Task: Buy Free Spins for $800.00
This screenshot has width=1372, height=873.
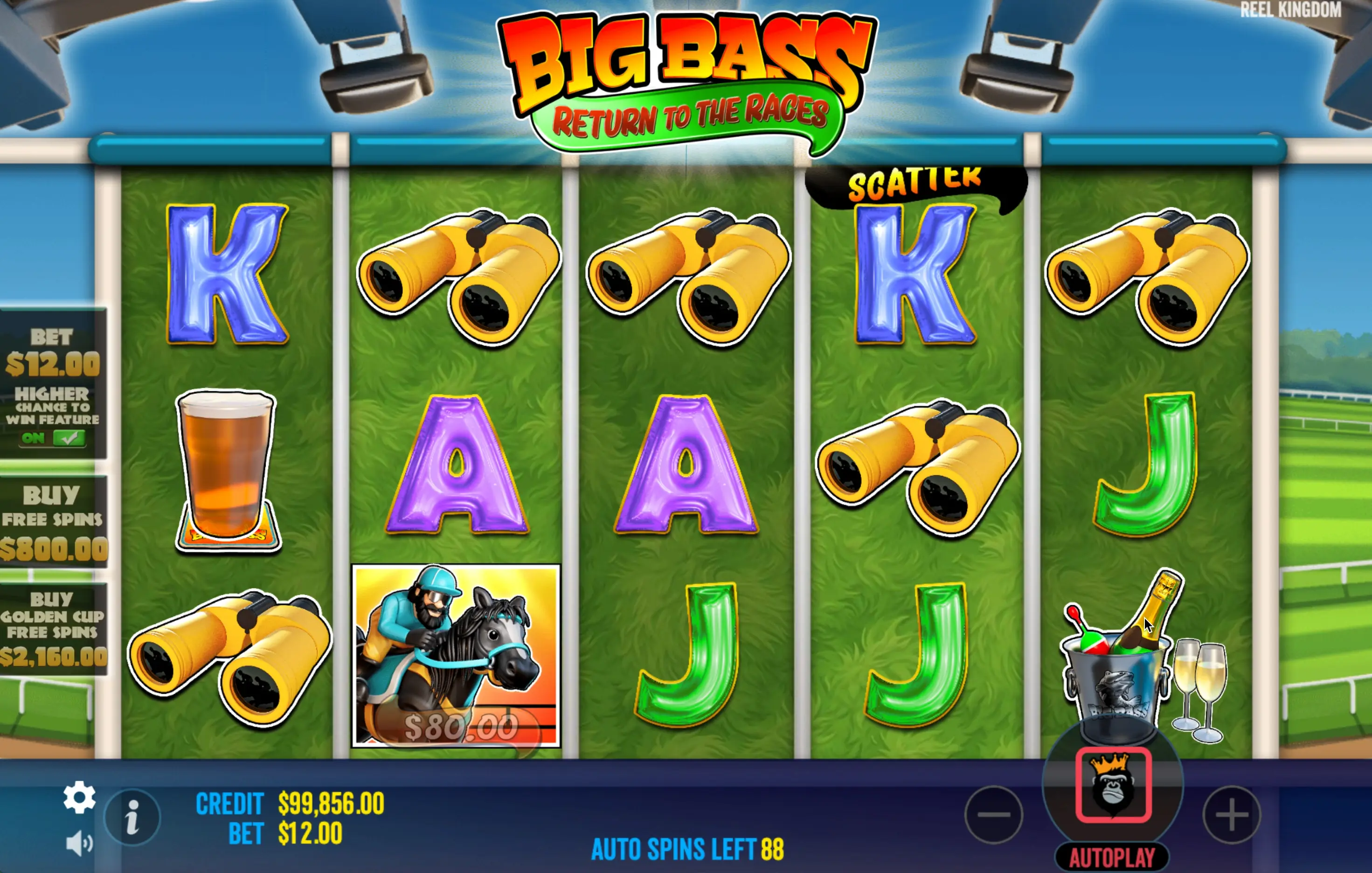Action: click(53, 522)
